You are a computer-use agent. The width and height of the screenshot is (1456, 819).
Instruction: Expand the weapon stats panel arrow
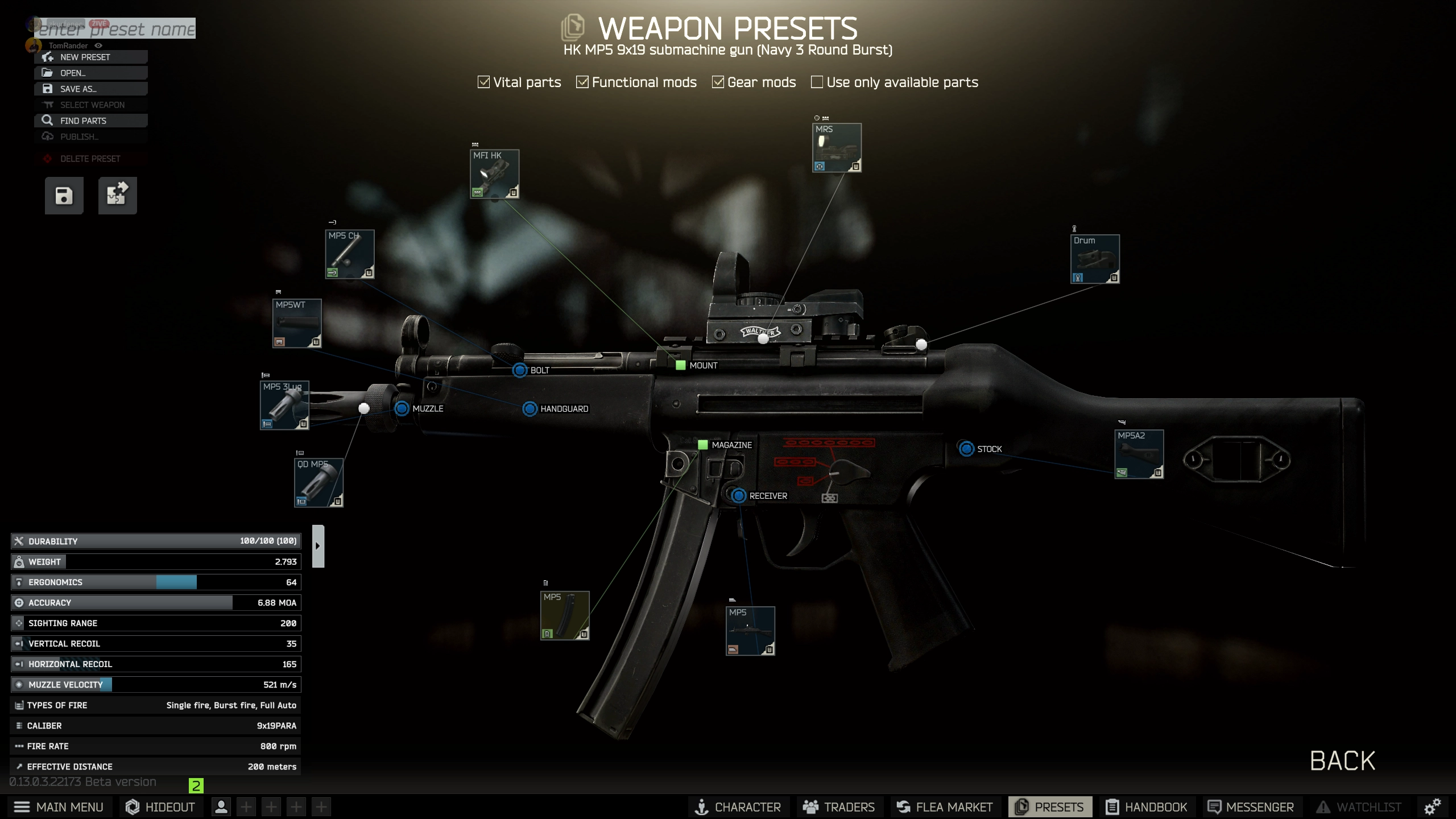click(318, 546)
